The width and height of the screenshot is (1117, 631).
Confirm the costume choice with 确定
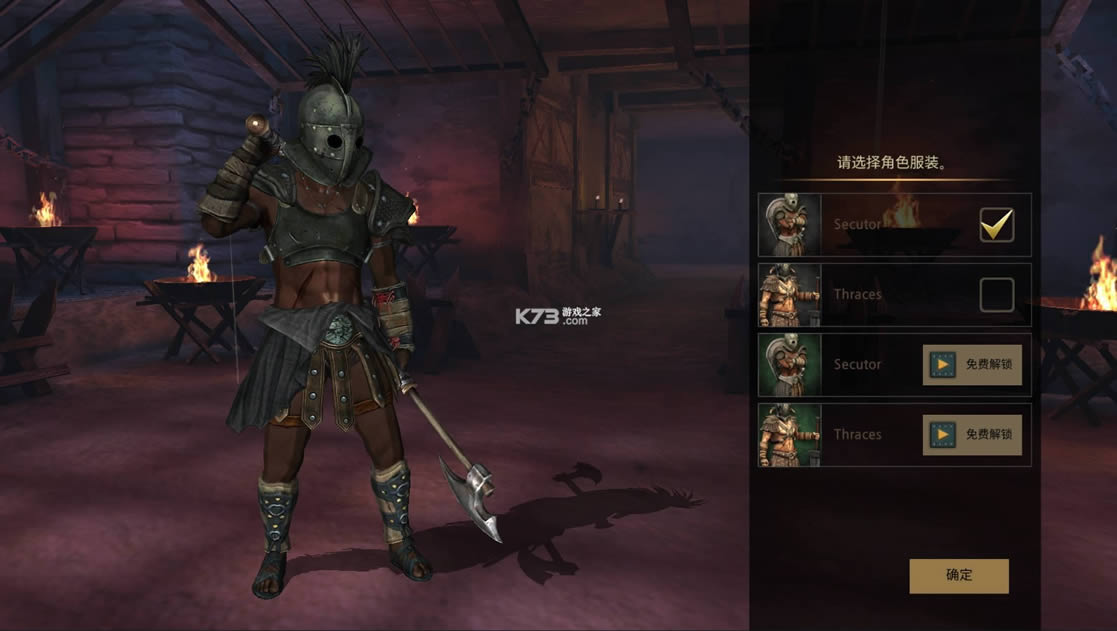click(x=958, y=575)
